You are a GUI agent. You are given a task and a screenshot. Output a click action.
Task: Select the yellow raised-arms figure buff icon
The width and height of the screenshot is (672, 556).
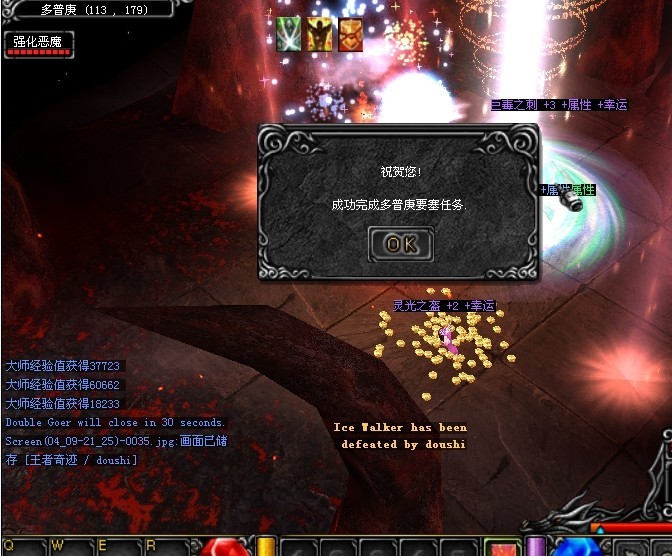tap(320, 34)
